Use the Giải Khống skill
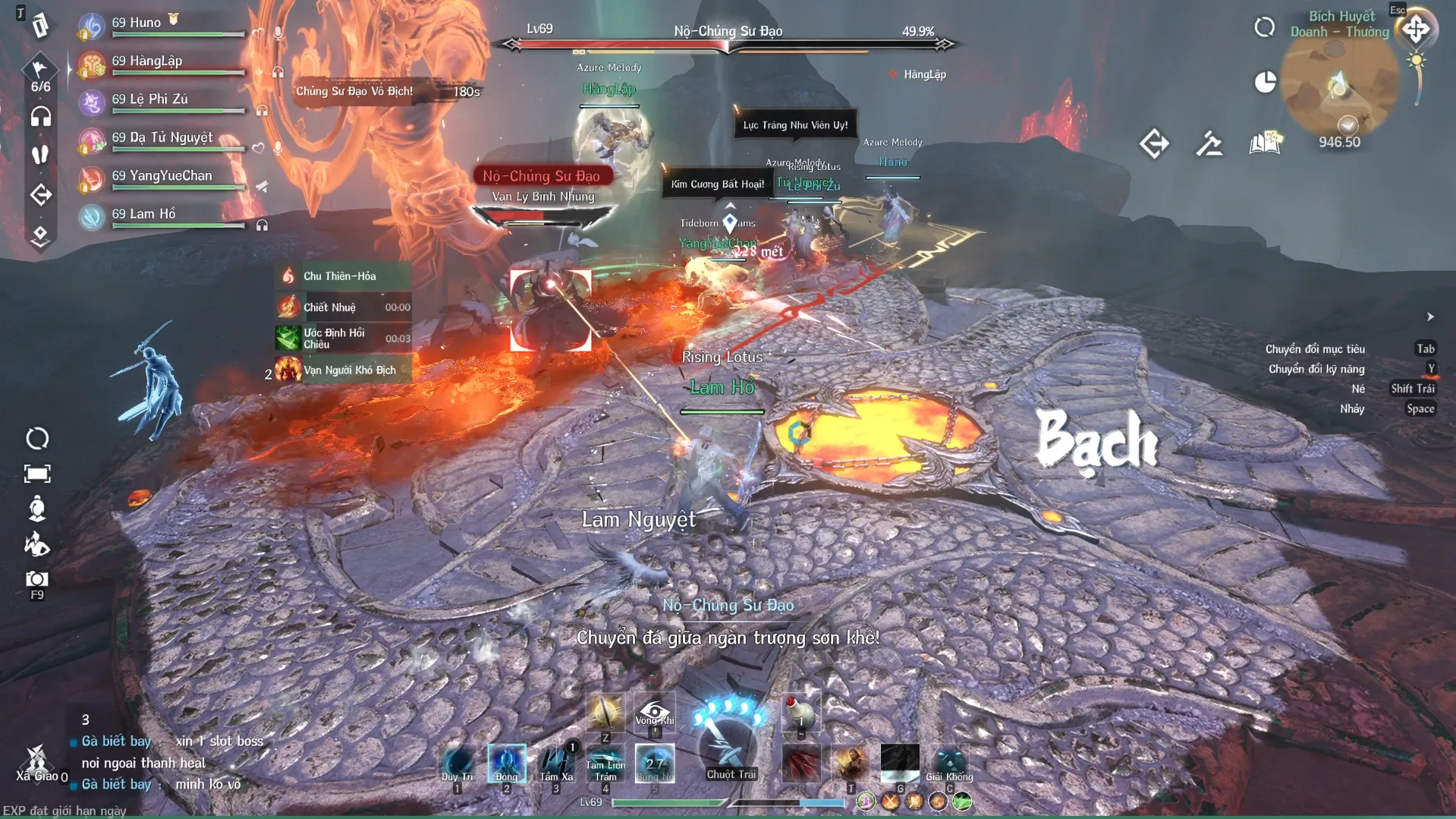 [x=948, y=762]
